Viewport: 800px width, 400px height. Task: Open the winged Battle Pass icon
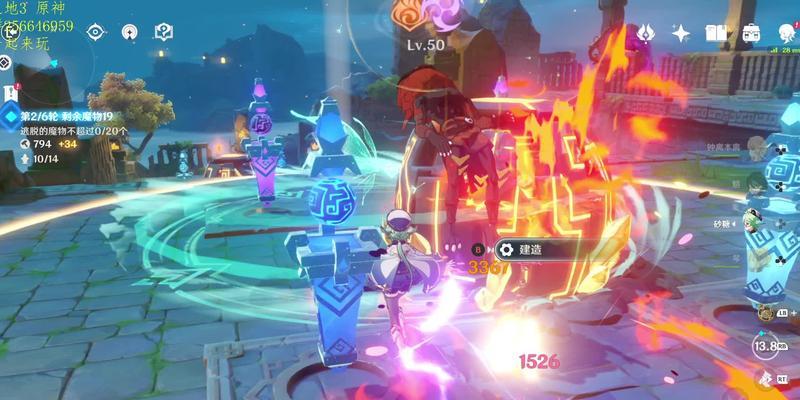coord(646,33)
